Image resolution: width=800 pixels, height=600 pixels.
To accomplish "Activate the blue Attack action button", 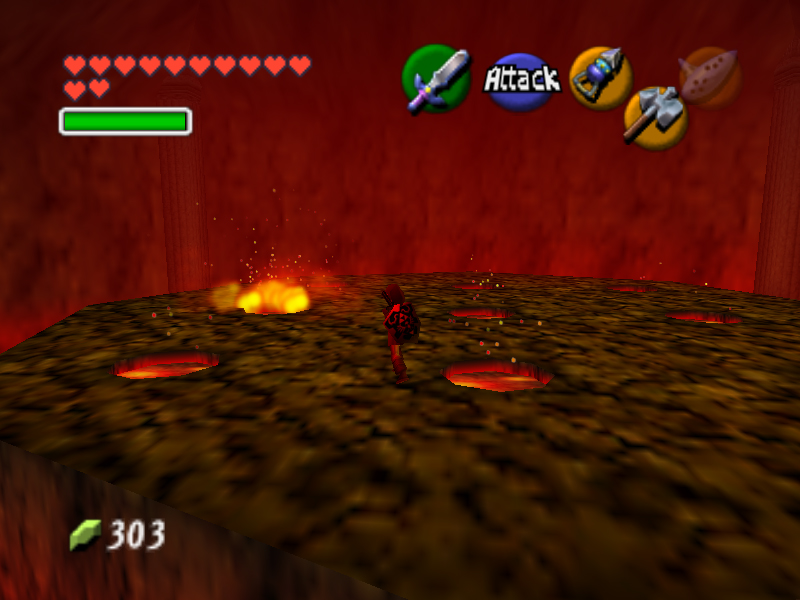I will 521,80.
